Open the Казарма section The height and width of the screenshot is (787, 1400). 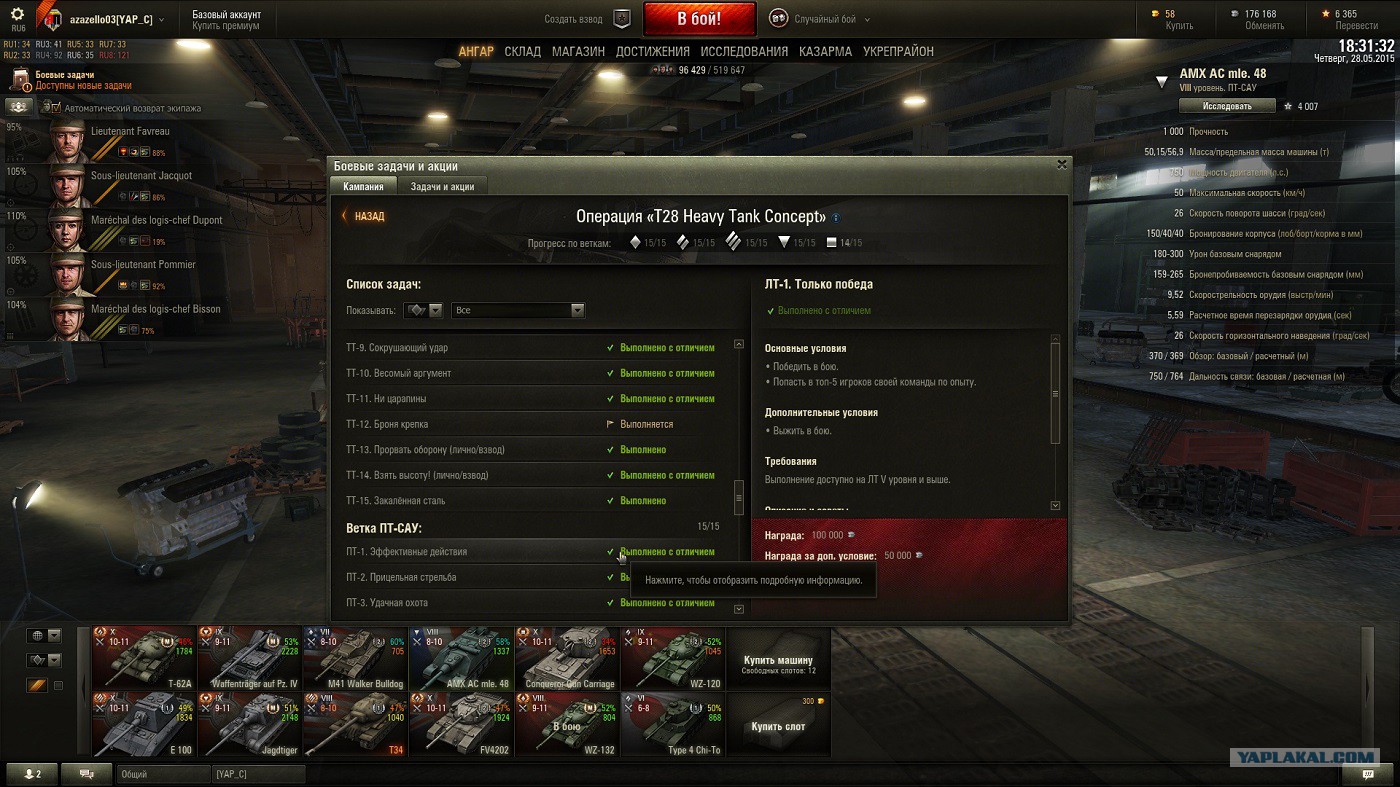point(825,51)
